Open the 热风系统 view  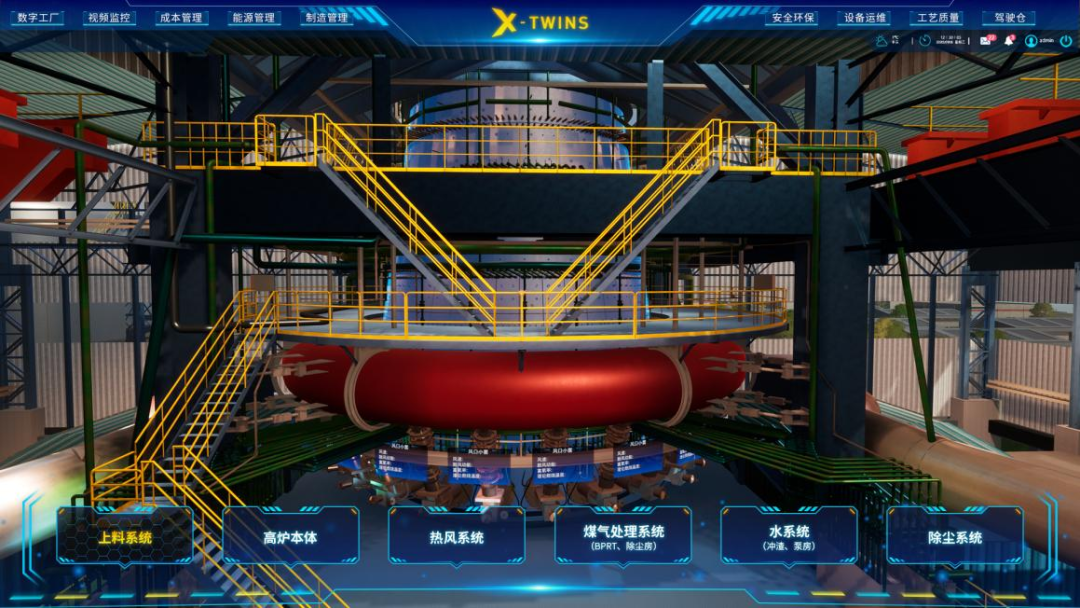point(457,537)
